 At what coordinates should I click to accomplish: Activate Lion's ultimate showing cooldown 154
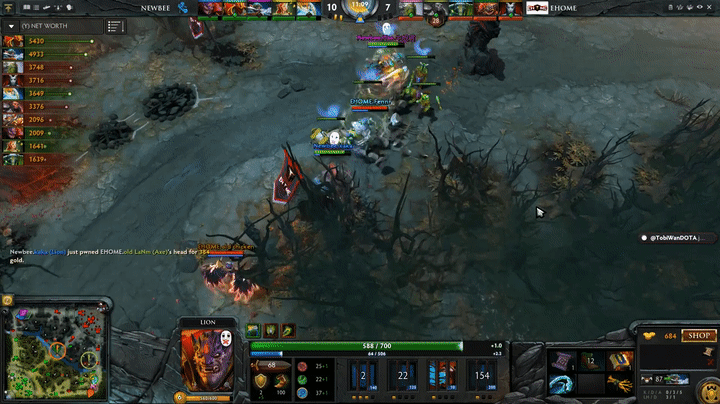click(483, 374)
